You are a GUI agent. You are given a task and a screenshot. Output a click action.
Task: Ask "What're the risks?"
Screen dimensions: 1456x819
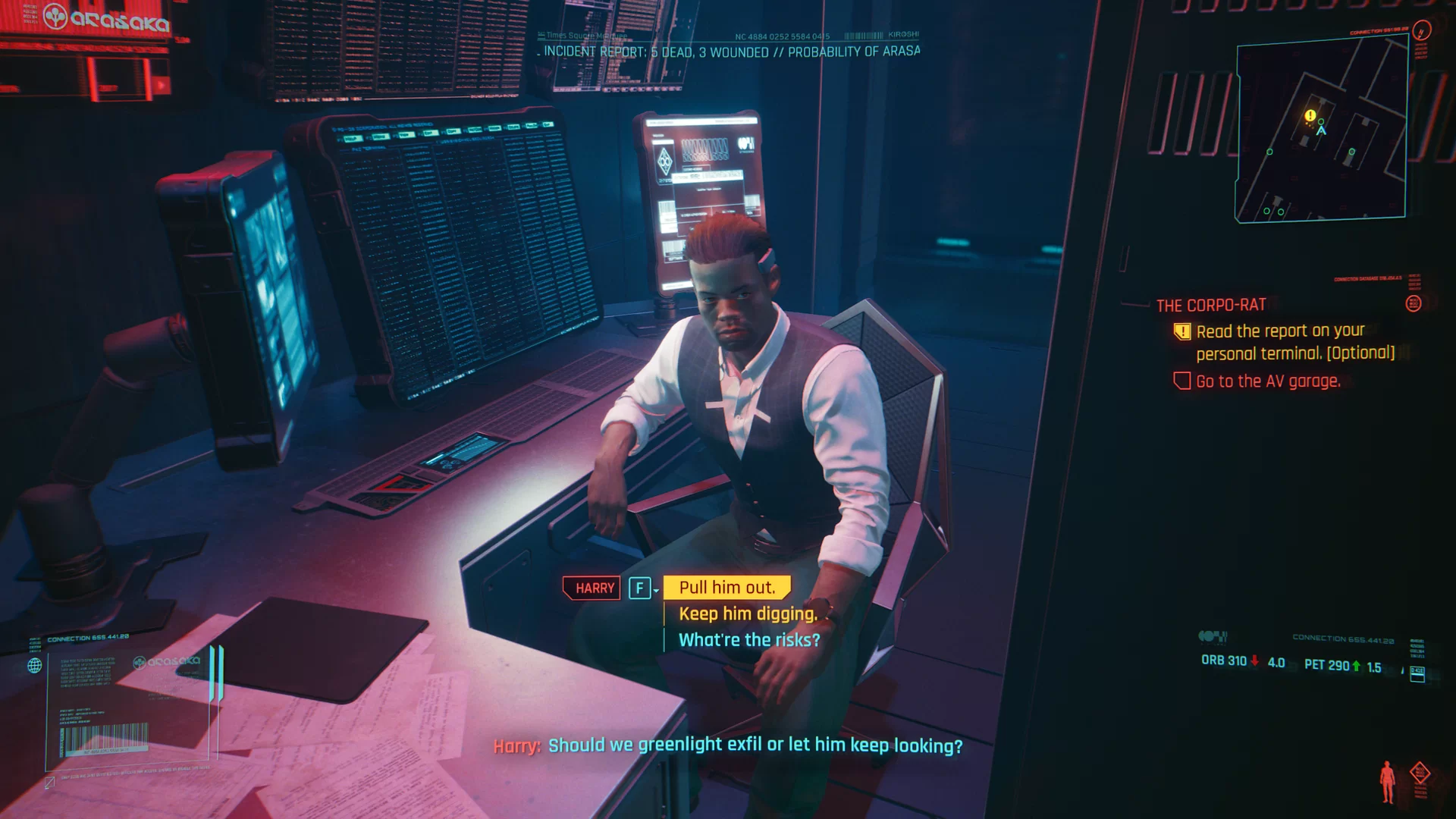748,640
